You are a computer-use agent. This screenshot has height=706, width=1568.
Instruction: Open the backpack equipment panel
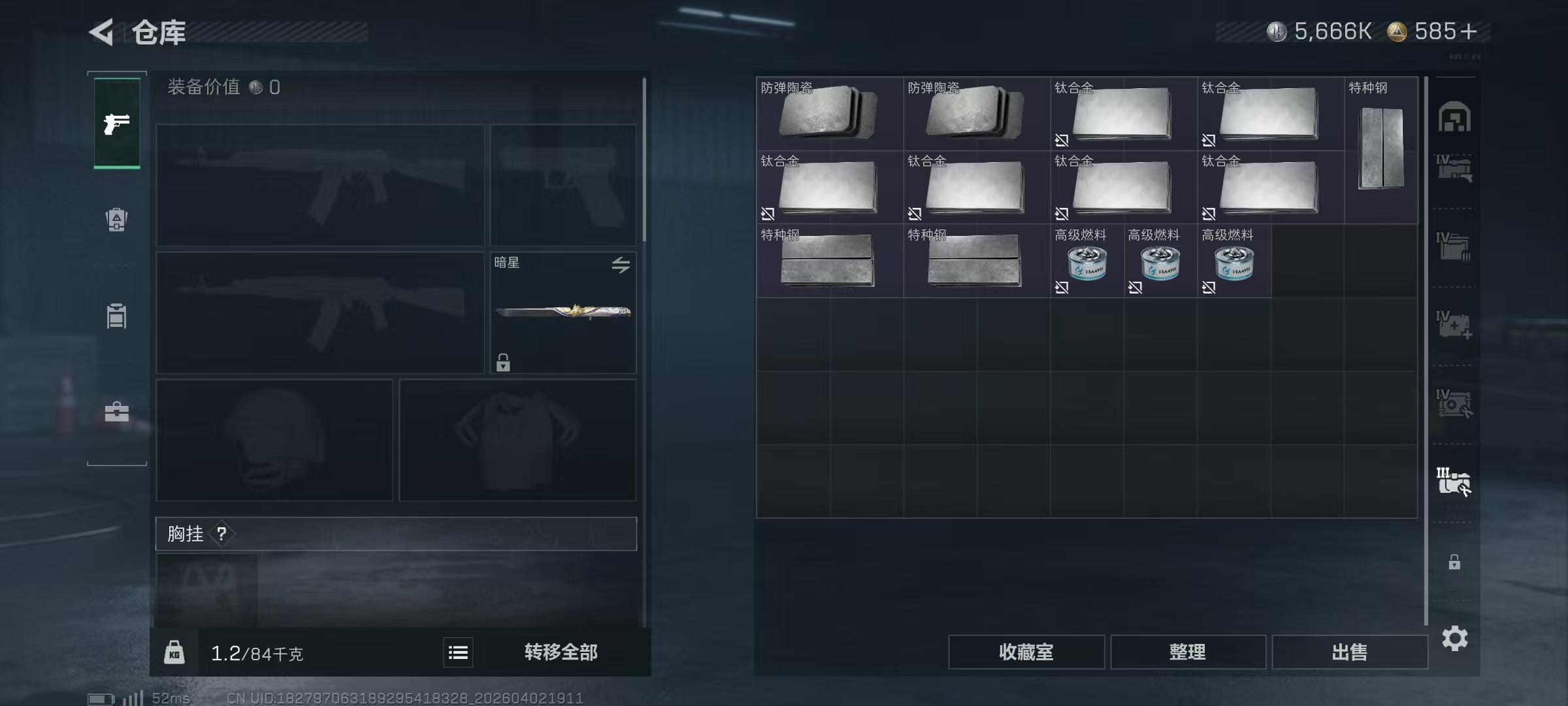pos(116,219)
